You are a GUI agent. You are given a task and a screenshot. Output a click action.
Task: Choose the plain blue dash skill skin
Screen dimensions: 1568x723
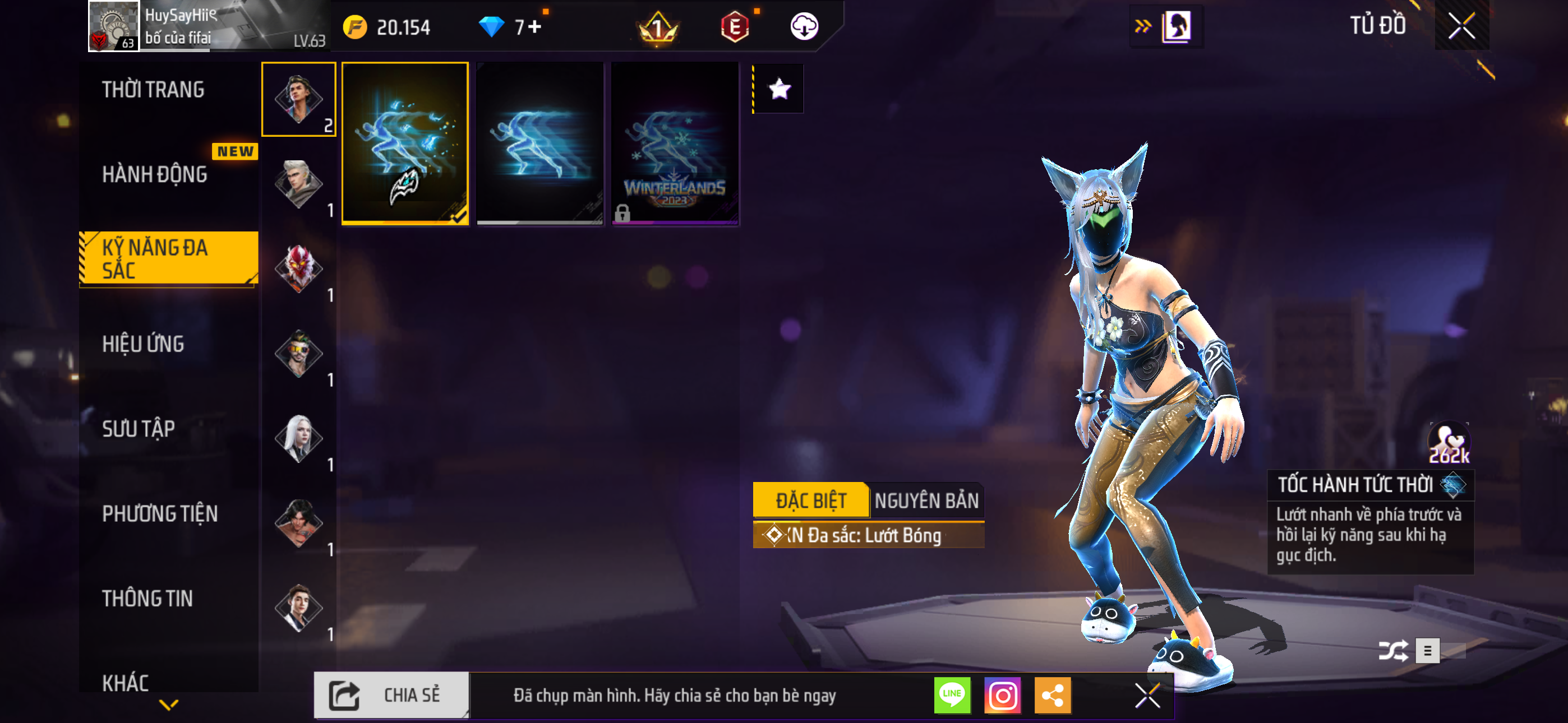pos(540,143)
